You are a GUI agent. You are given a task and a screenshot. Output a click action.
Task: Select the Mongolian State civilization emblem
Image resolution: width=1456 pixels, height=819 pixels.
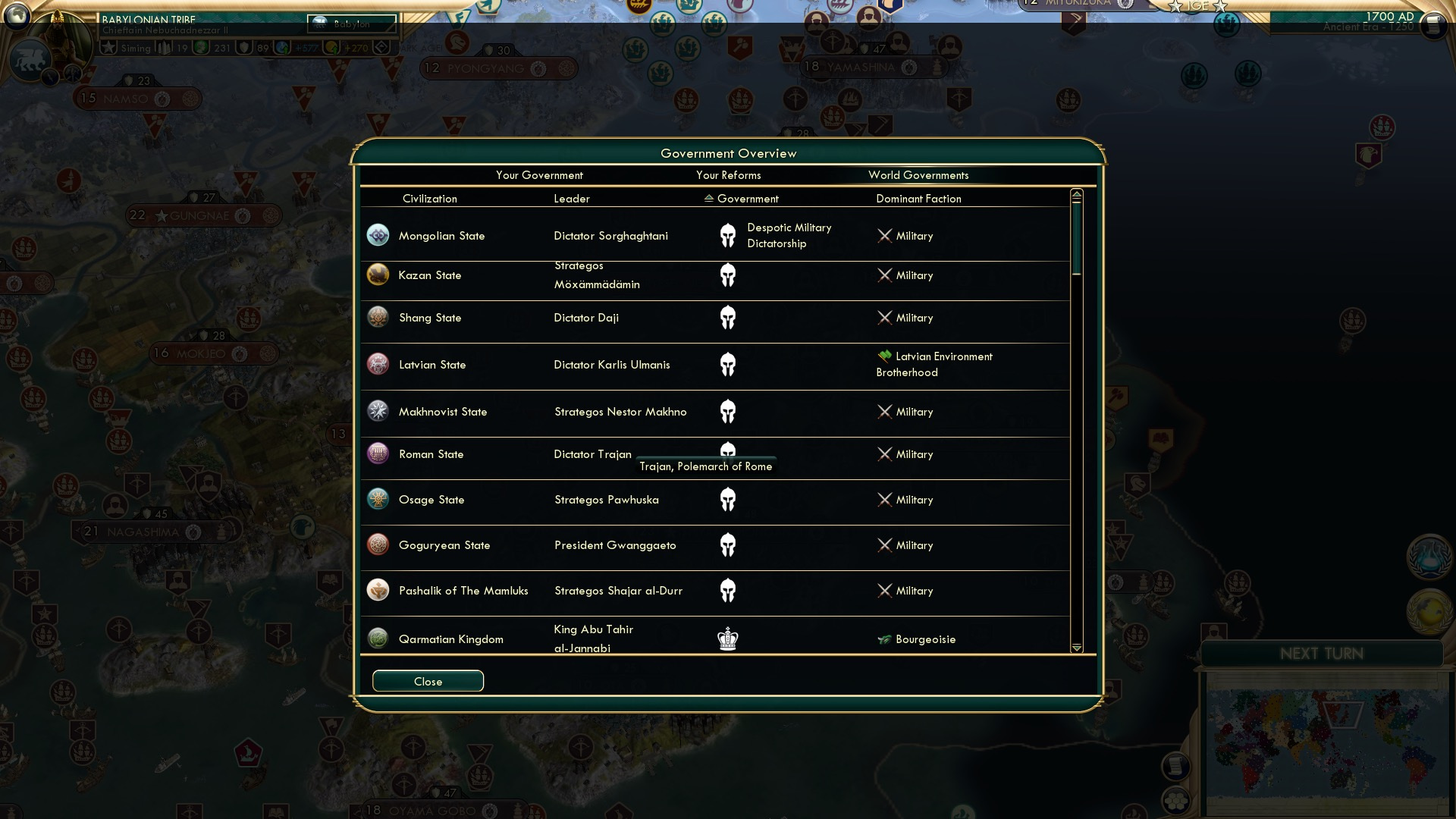[x=378, y=235]
